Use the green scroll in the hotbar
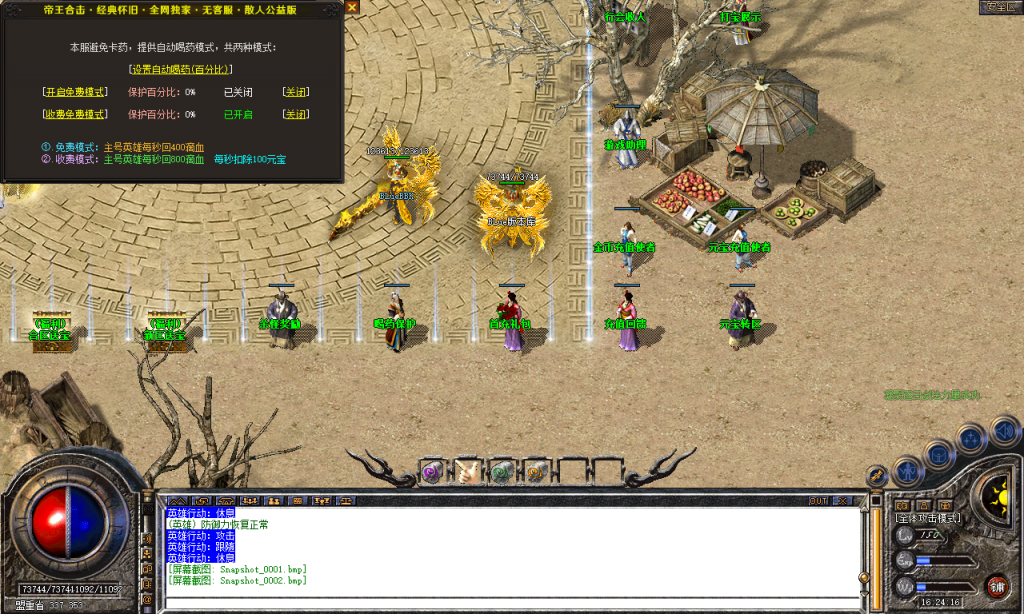 (x=501, y=471)
